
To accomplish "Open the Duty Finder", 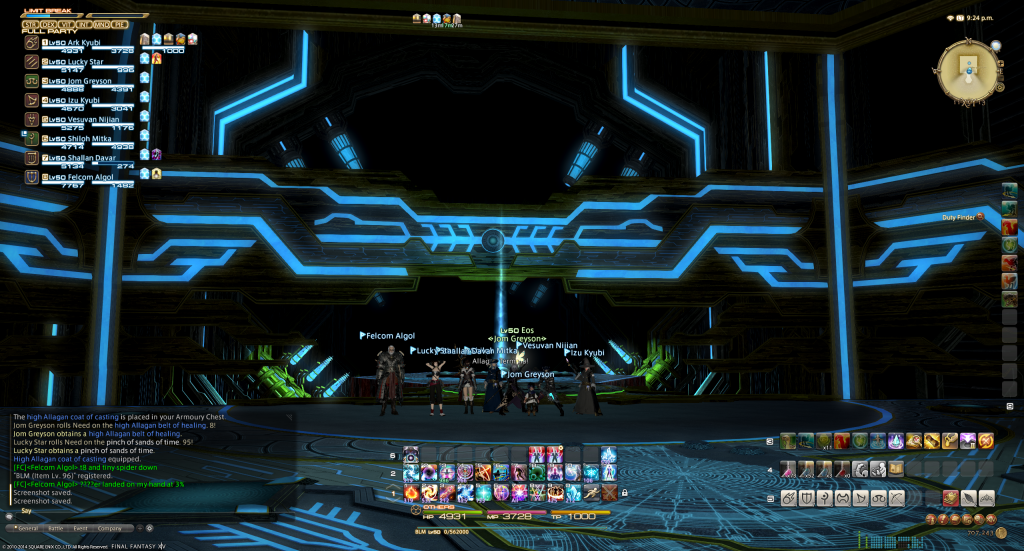I will pos(961,217).
